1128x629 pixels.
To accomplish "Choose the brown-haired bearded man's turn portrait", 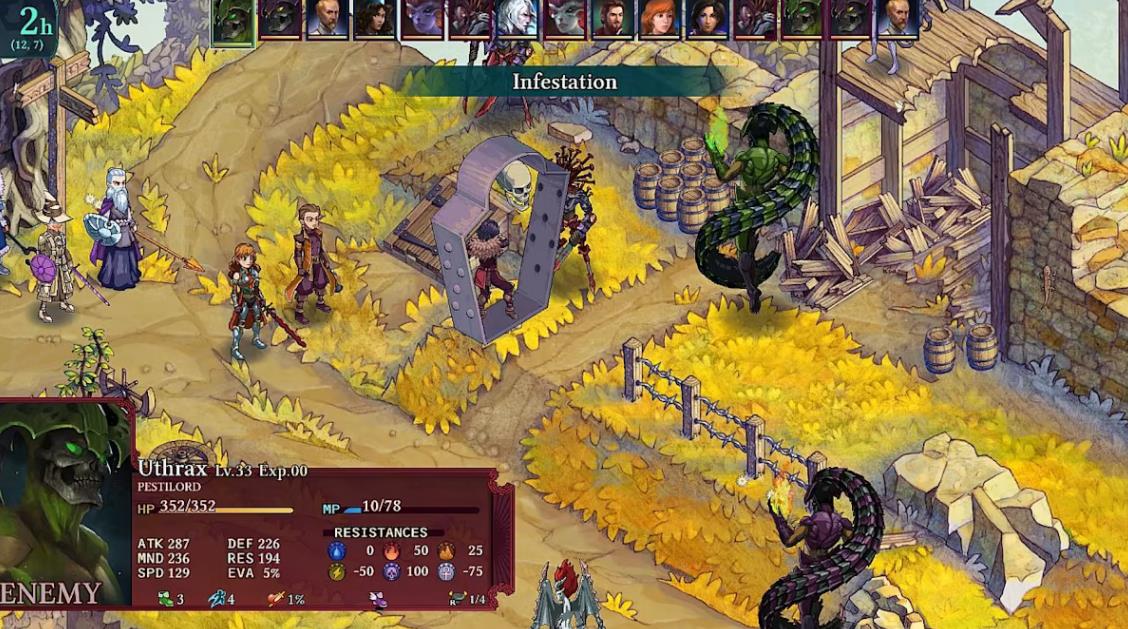I will (x=612, y=19).
